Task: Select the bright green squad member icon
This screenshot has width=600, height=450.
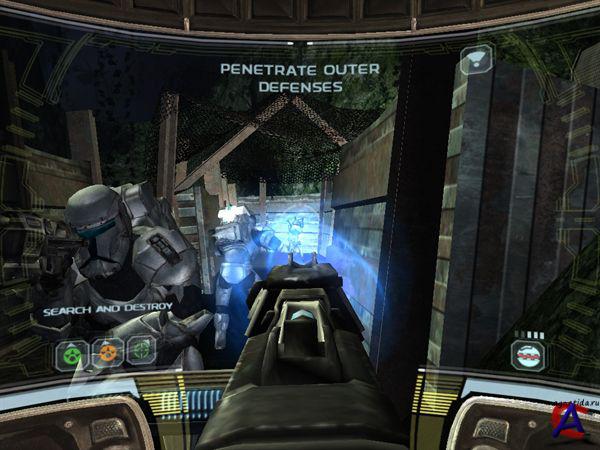Action: click(x=72, y=352)
